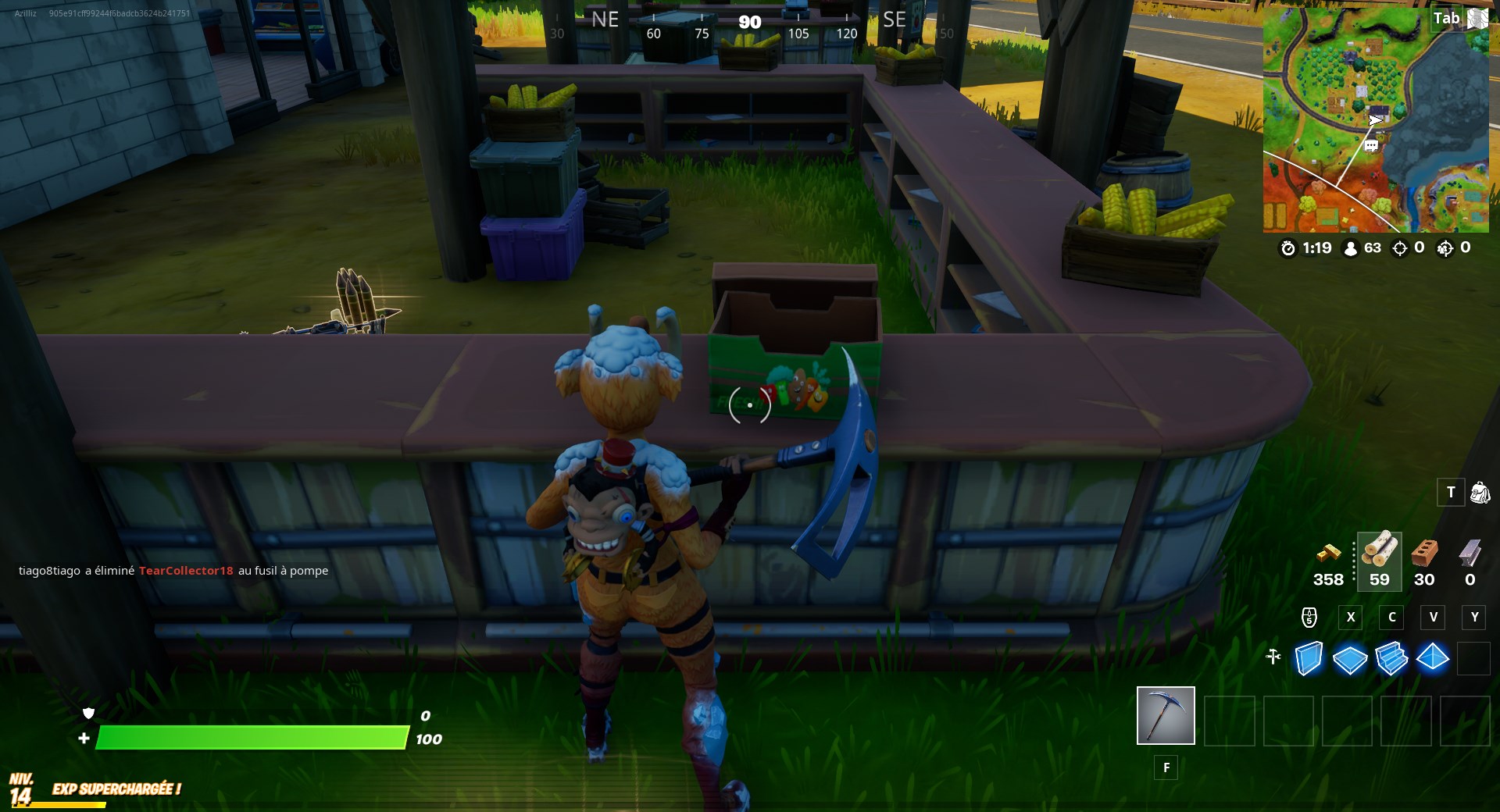Screen dimensions: 1500x812
Task: Click the Y keybind slot
Action: point(1474,618)
